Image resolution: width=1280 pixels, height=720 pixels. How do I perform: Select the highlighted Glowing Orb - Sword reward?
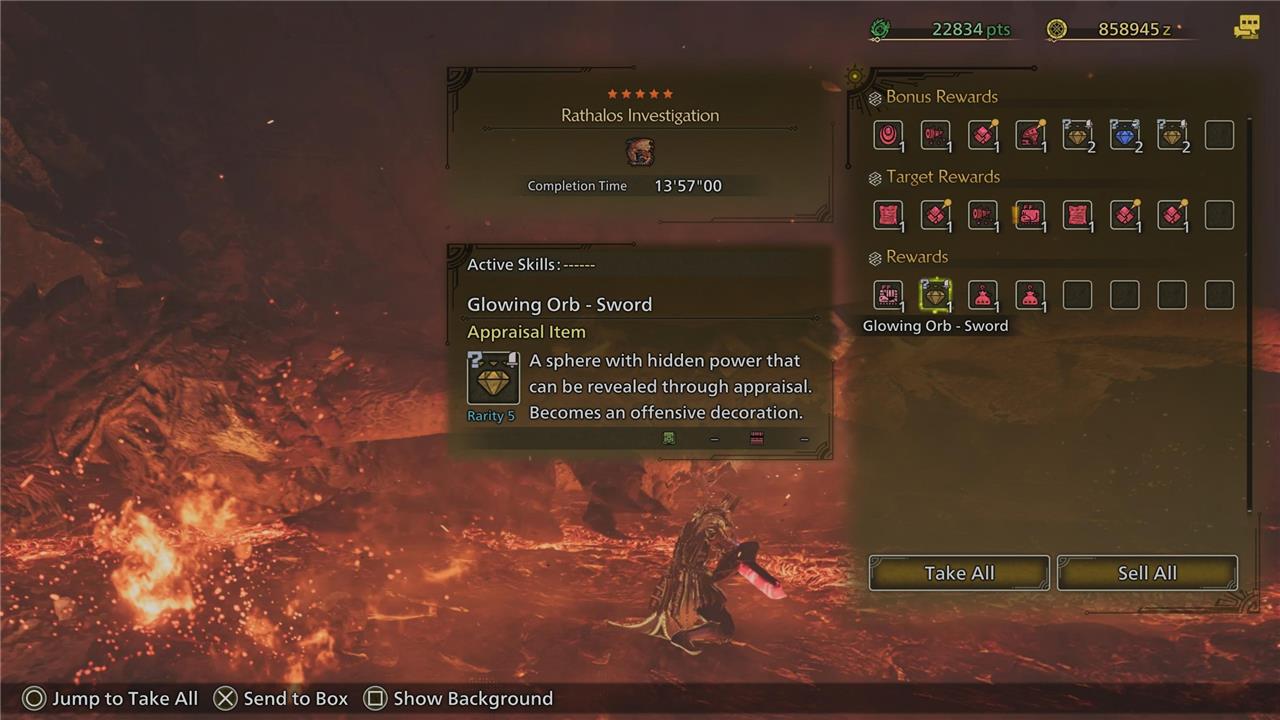[x=935, y=295]
